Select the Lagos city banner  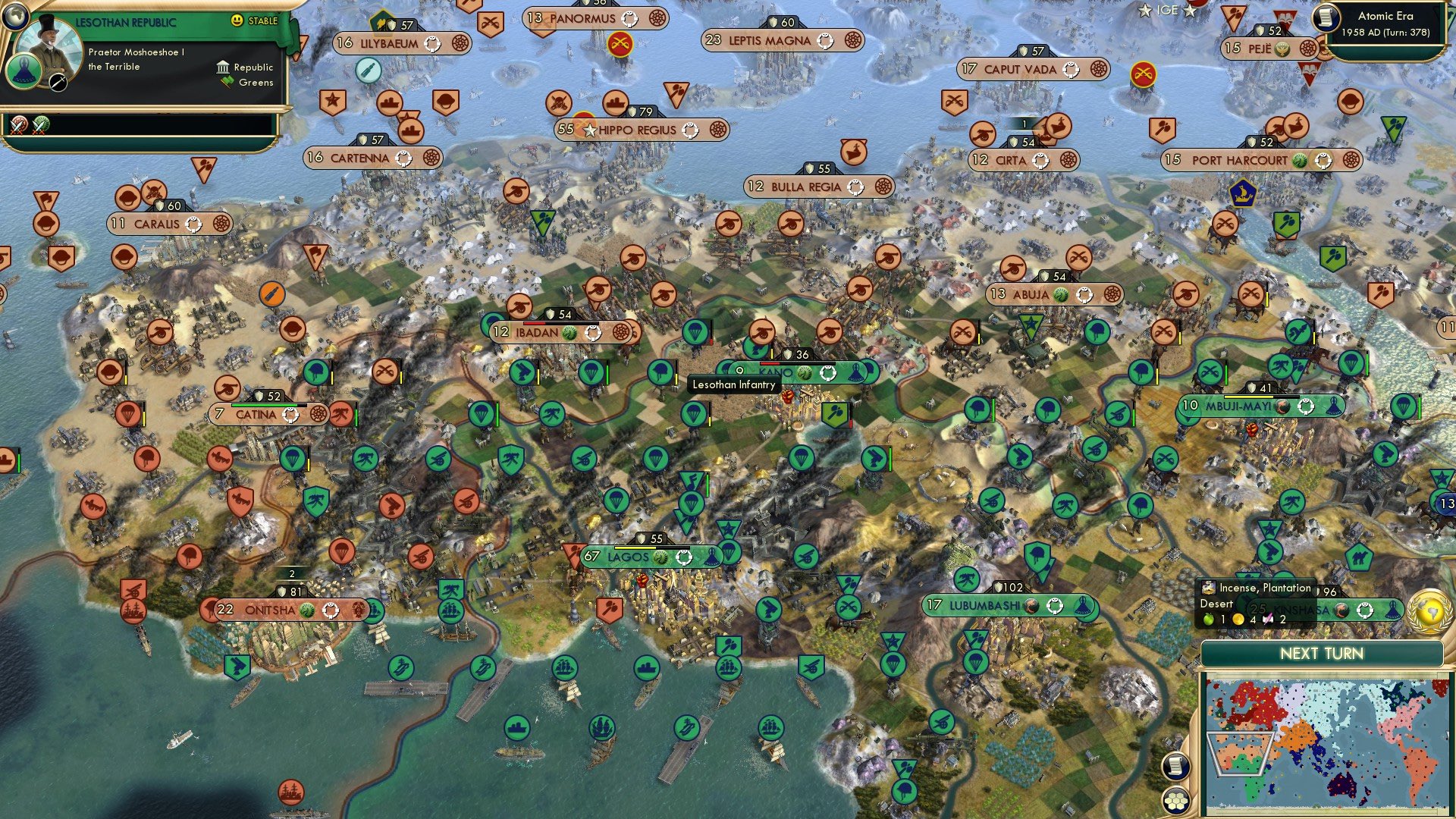point(637,556)
